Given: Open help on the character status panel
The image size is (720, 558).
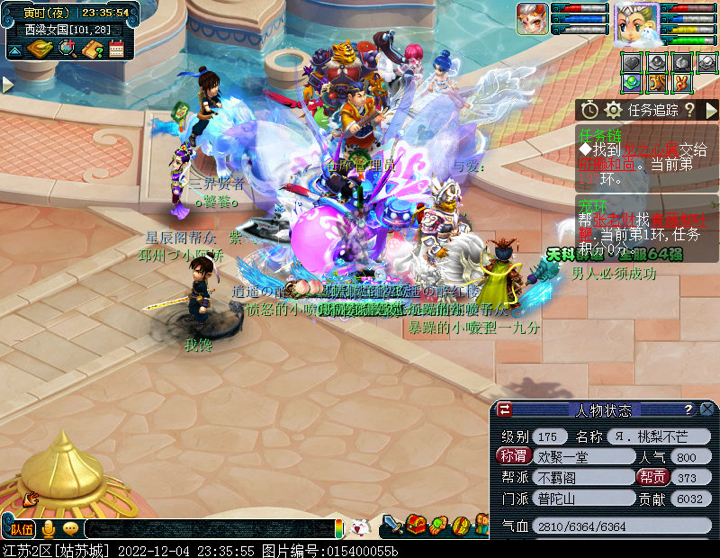Looking at the screenshot, I should point(688,409).
